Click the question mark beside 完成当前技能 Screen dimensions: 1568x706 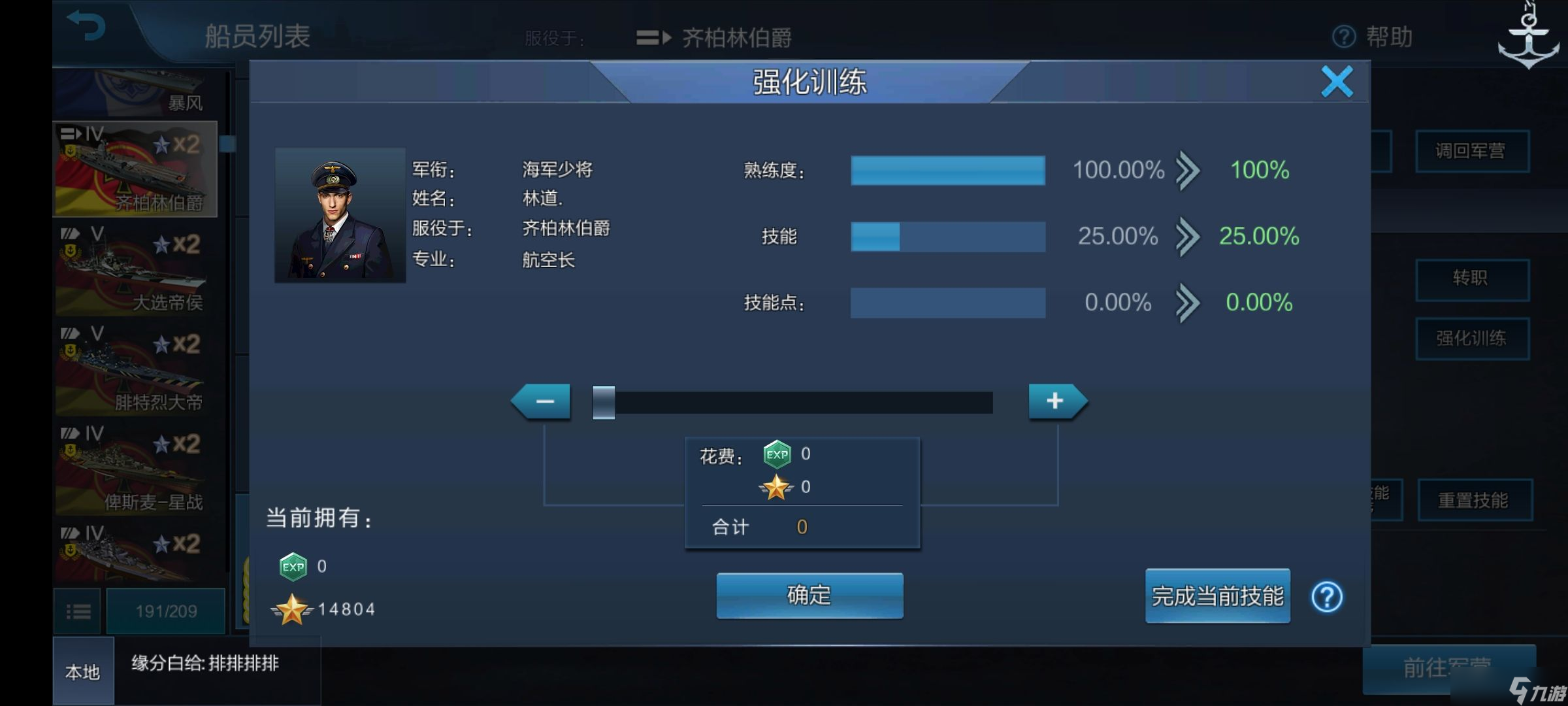(x=1326, y=597)
